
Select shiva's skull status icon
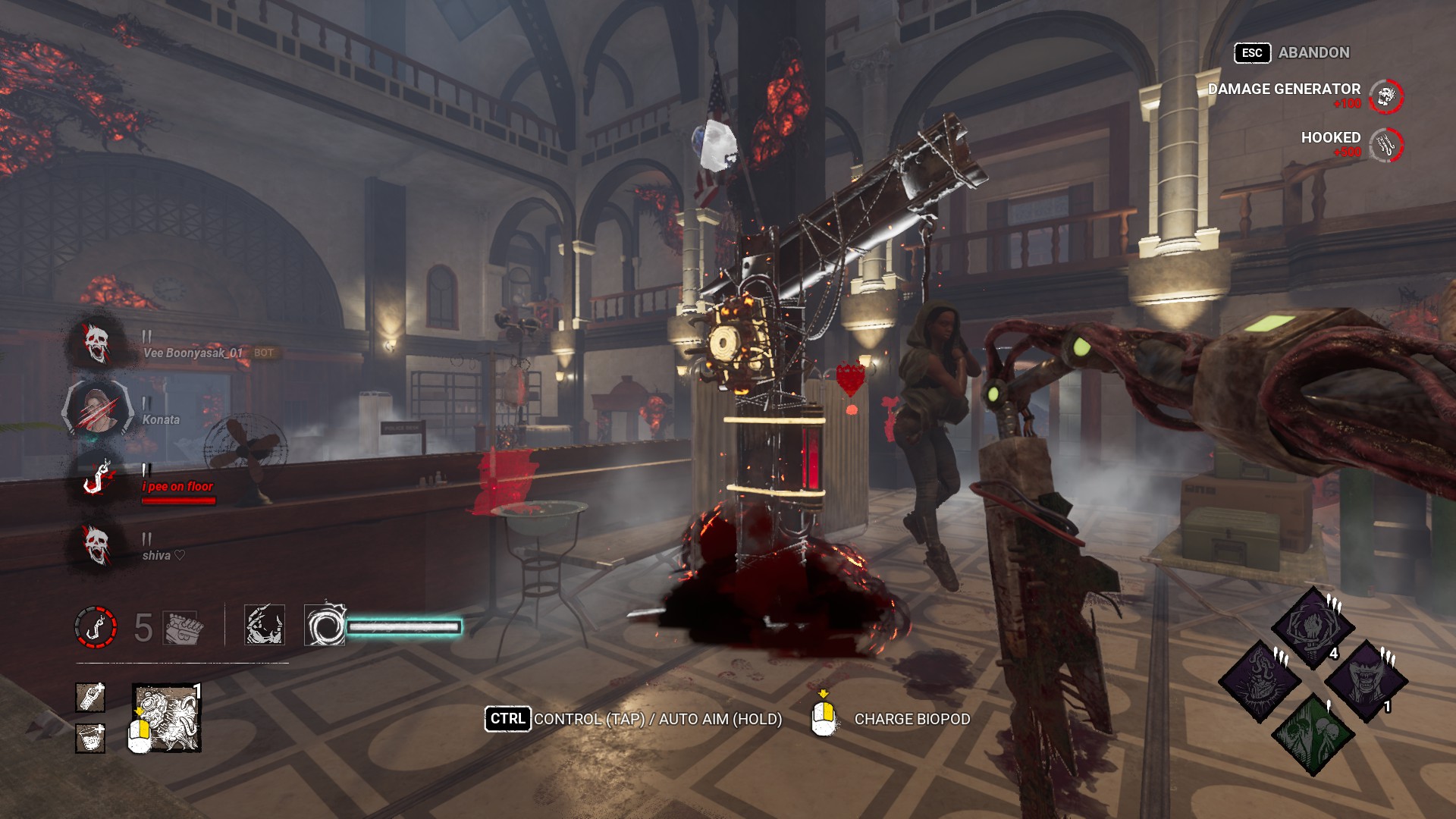tap(96, 544)
